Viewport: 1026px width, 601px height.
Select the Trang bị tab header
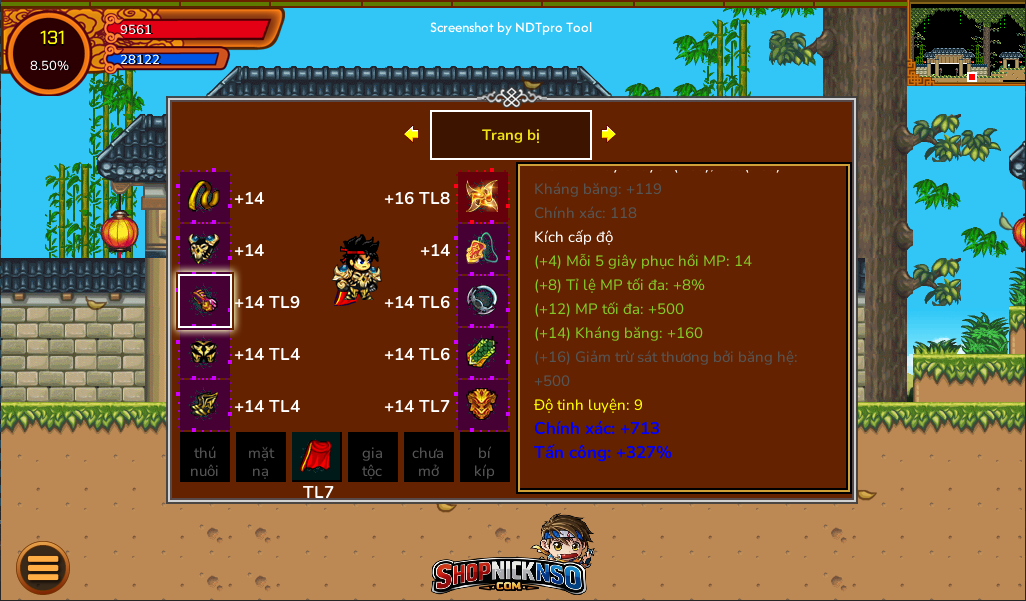pos(510,135)
